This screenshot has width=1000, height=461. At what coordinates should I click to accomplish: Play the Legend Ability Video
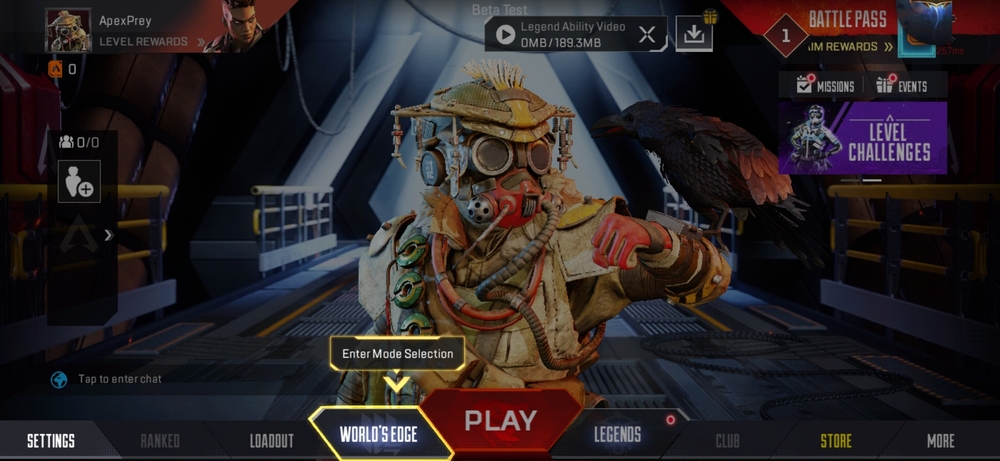(x=505, y=34)
